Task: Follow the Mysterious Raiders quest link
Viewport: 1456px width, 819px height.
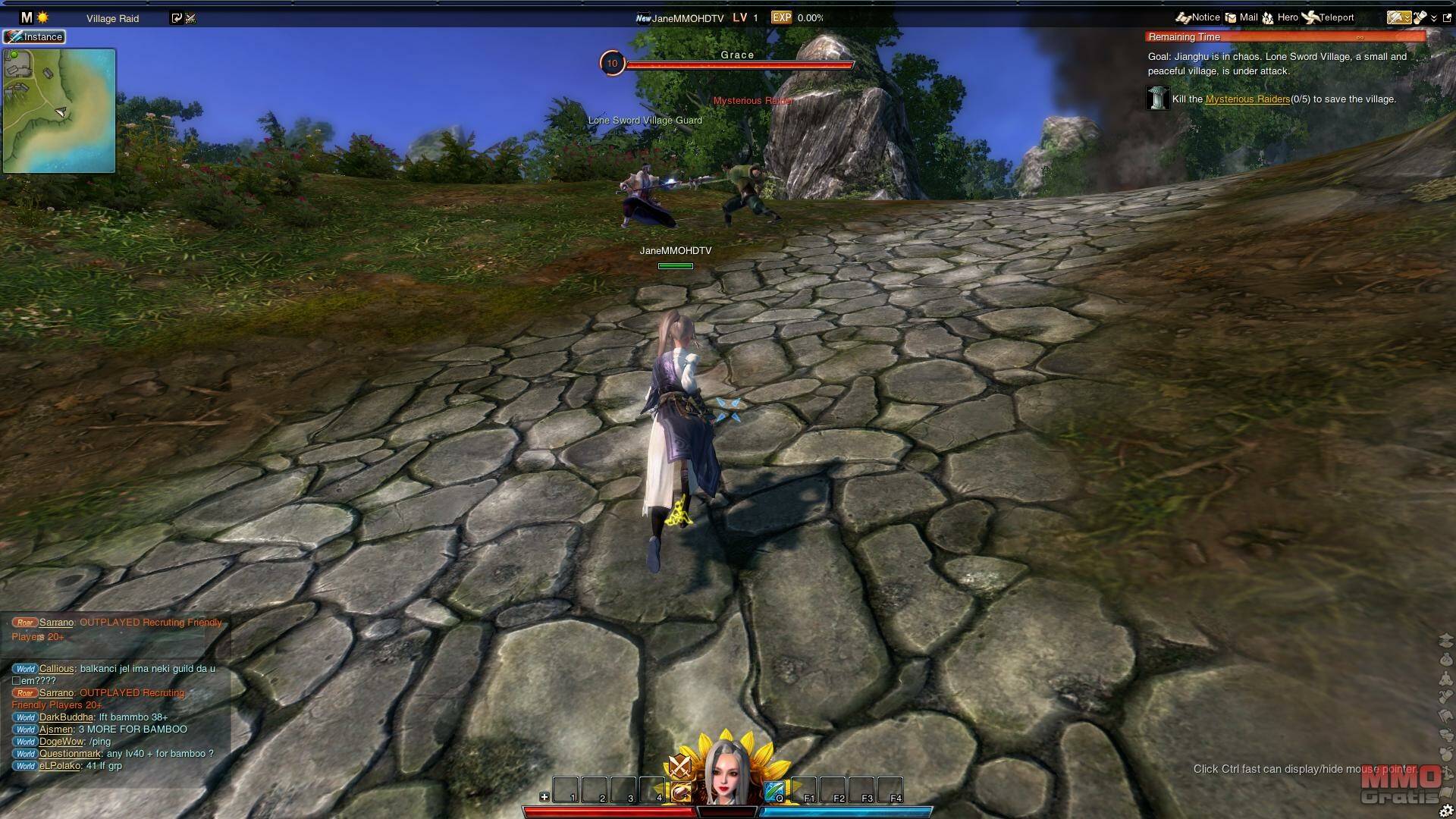Action: pos(1247,99)
